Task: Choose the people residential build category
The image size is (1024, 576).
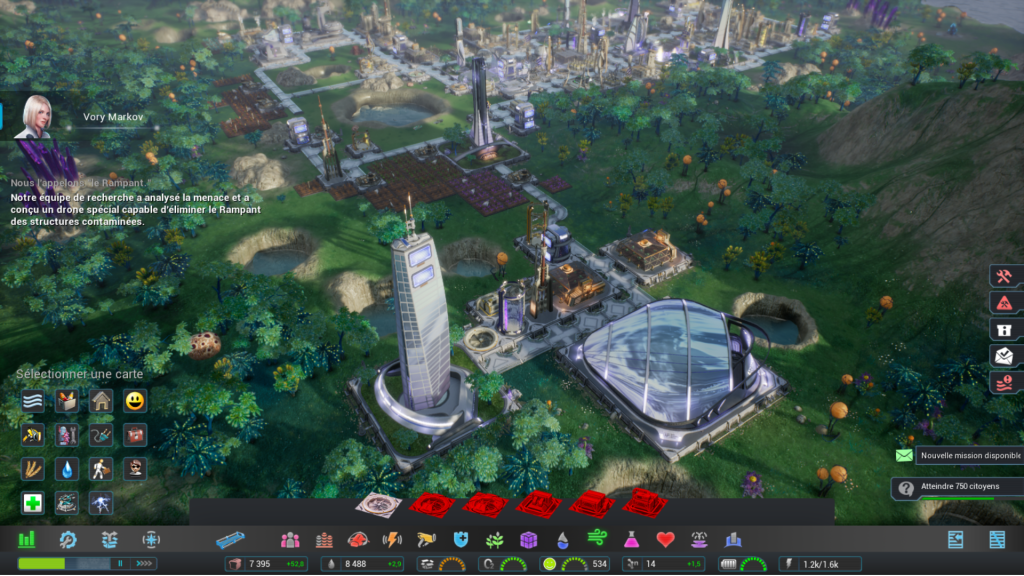Action: [290, 540]
